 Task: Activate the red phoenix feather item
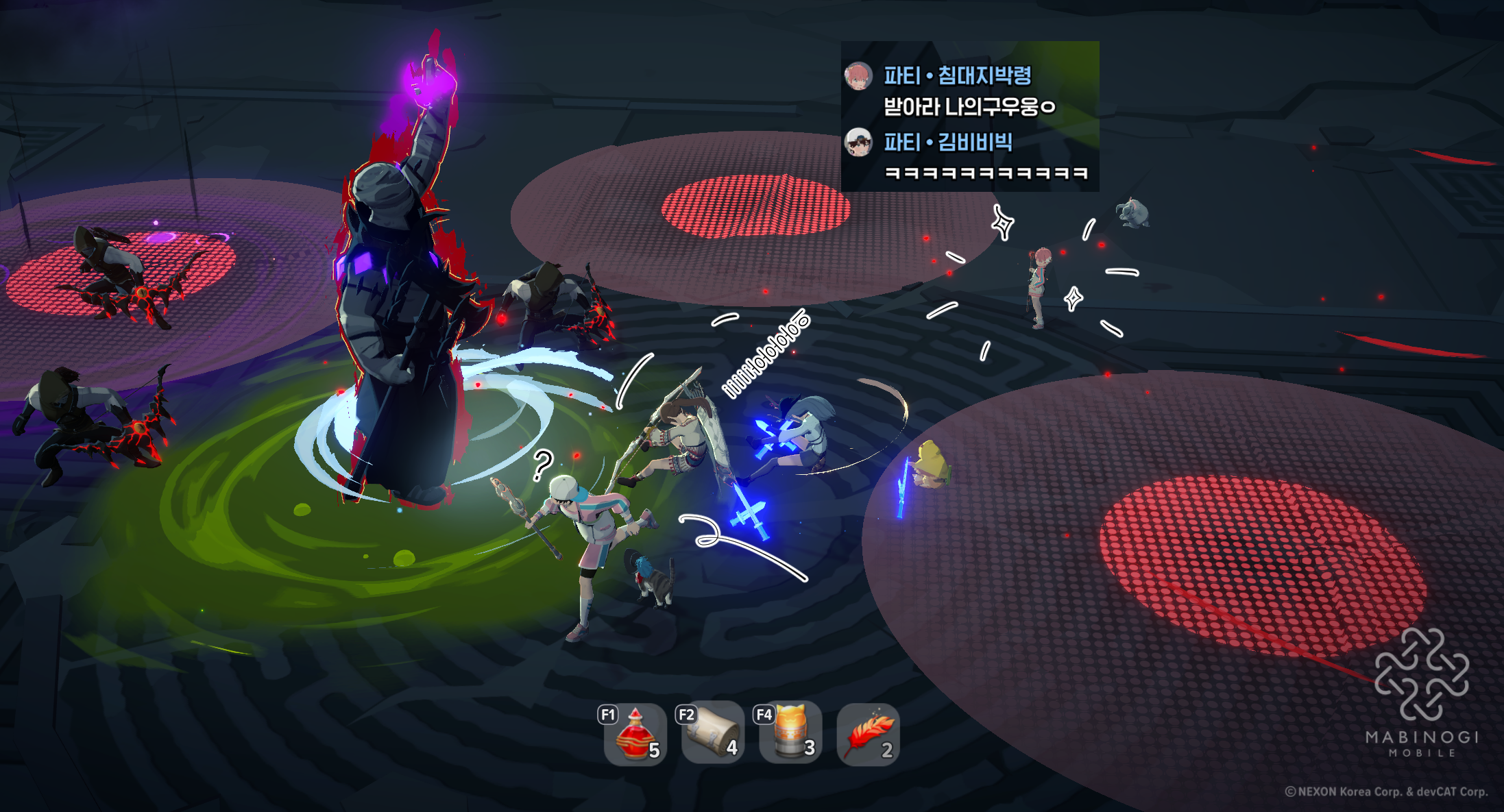[x=868, y=735]
